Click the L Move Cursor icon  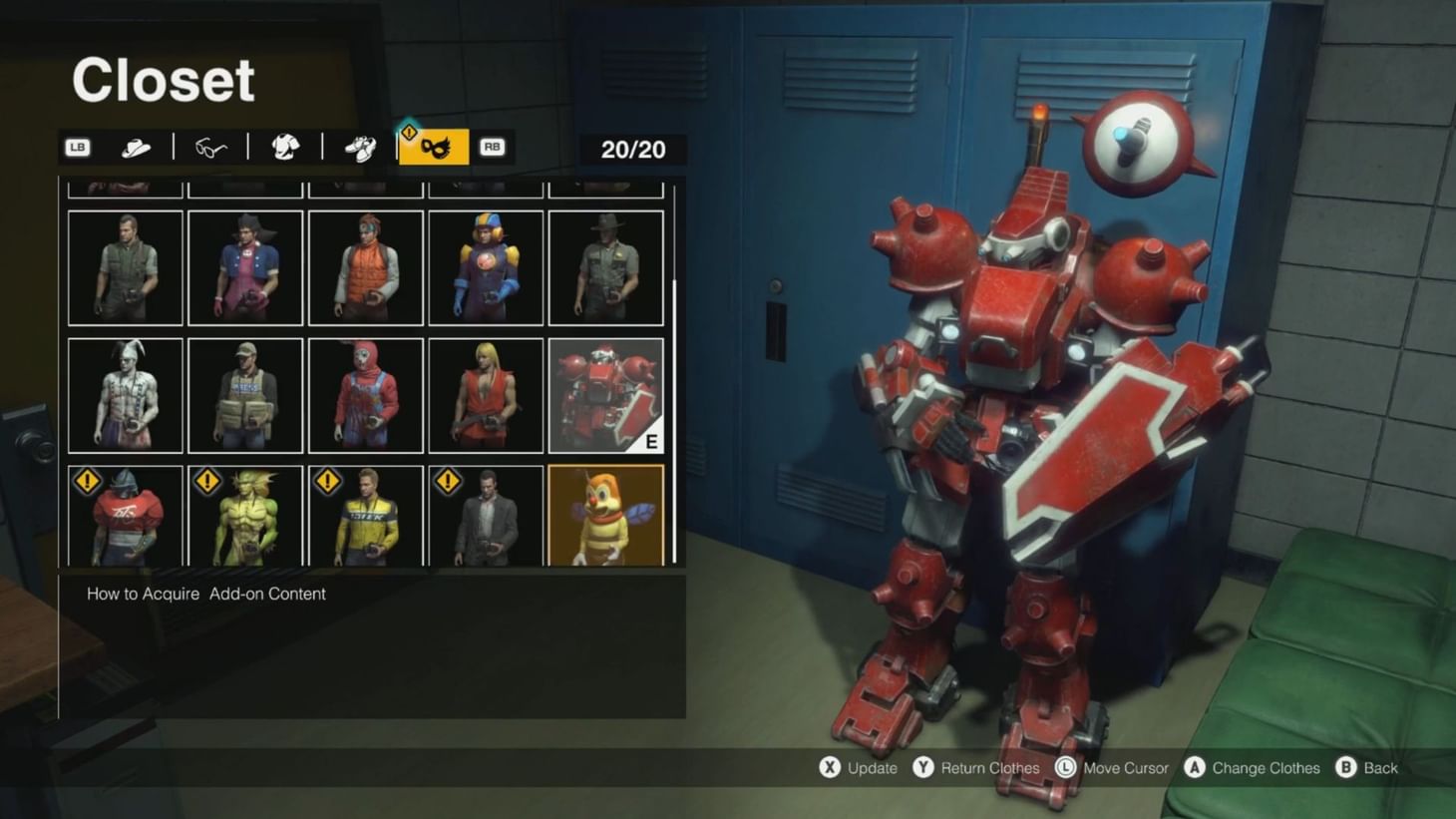pos(1066,769)
